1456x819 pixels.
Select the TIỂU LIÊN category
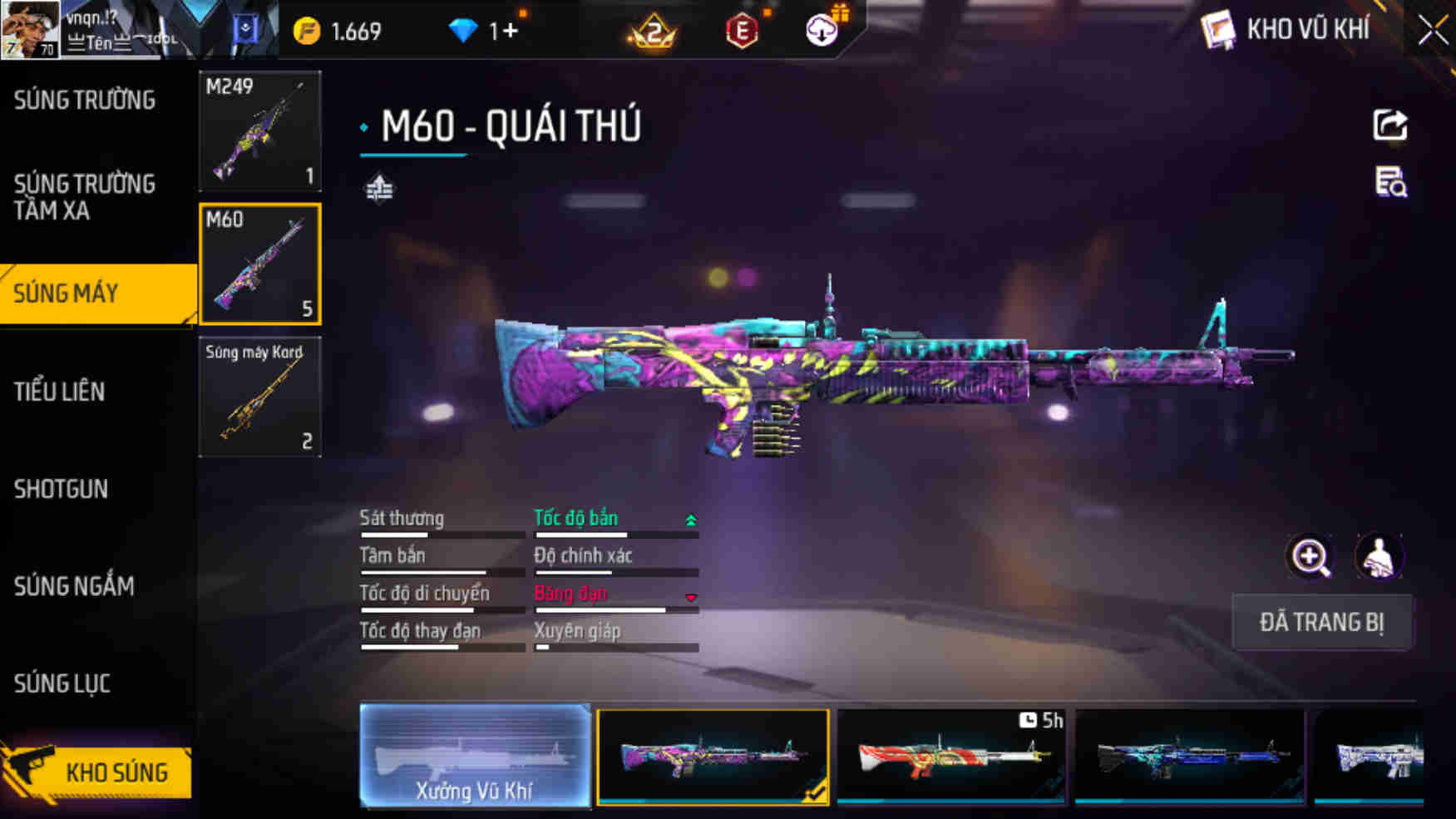[x=58, y=392]
